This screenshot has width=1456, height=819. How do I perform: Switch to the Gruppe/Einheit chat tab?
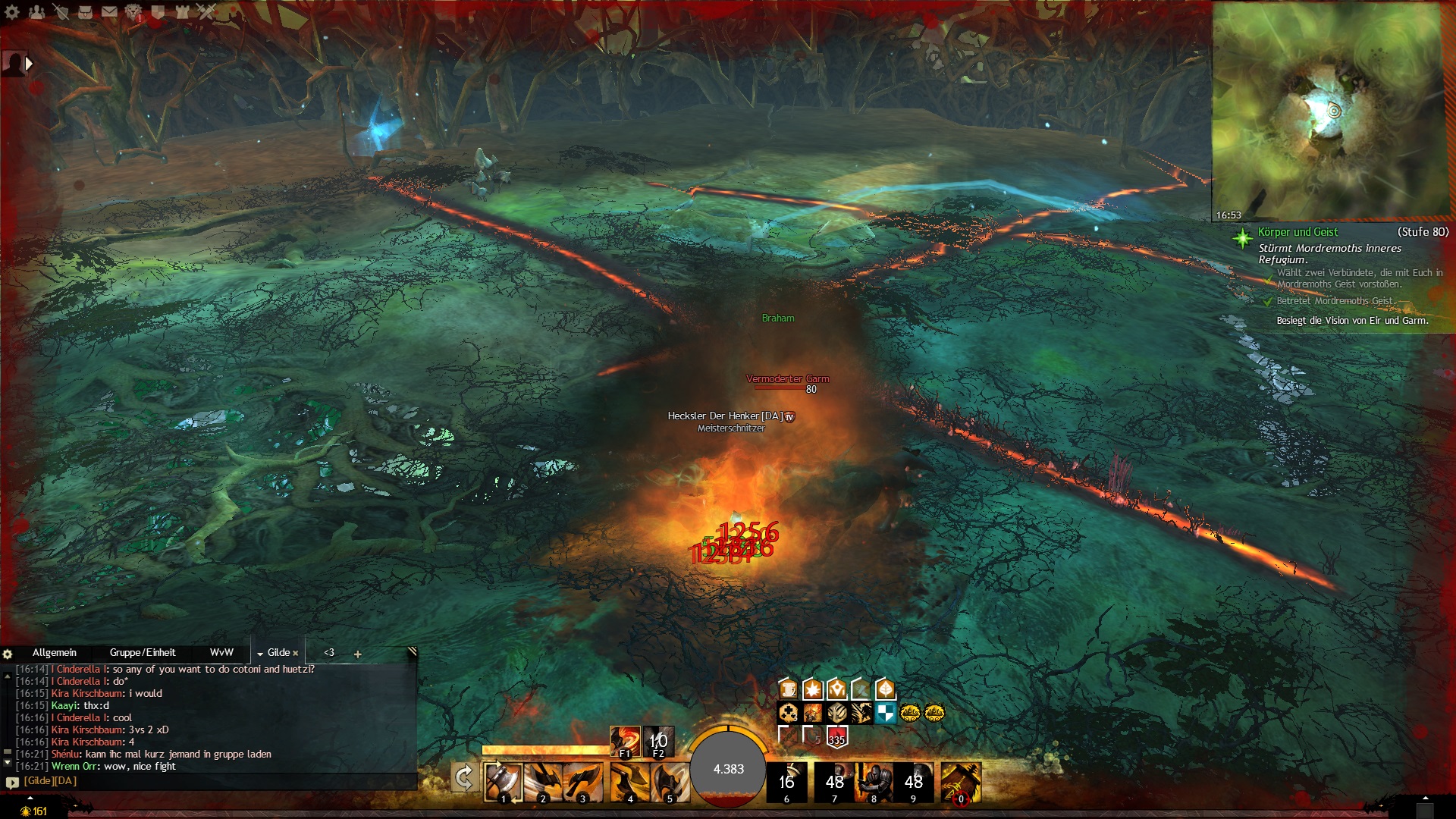tap(142, 653)
